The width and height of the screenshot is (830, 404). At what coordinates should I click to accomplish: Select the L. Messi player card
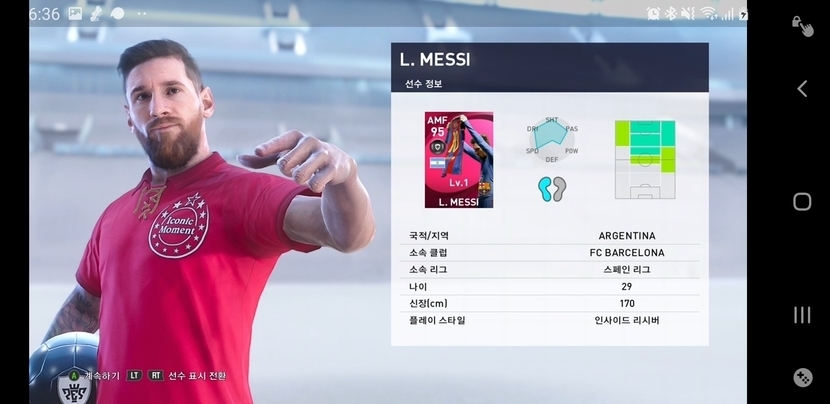coord(458,160)
